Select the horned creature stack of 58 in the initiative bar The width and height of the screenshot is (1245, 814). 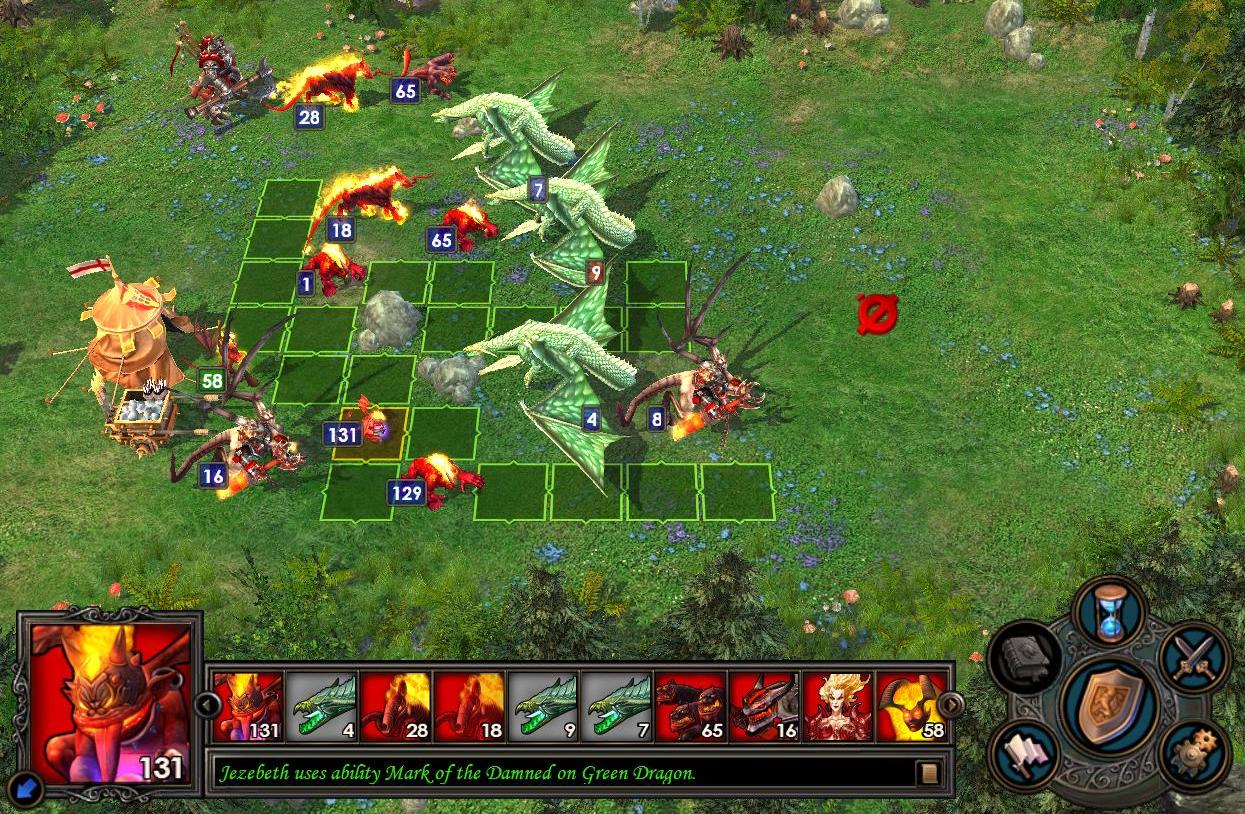(x=912, y=707)
